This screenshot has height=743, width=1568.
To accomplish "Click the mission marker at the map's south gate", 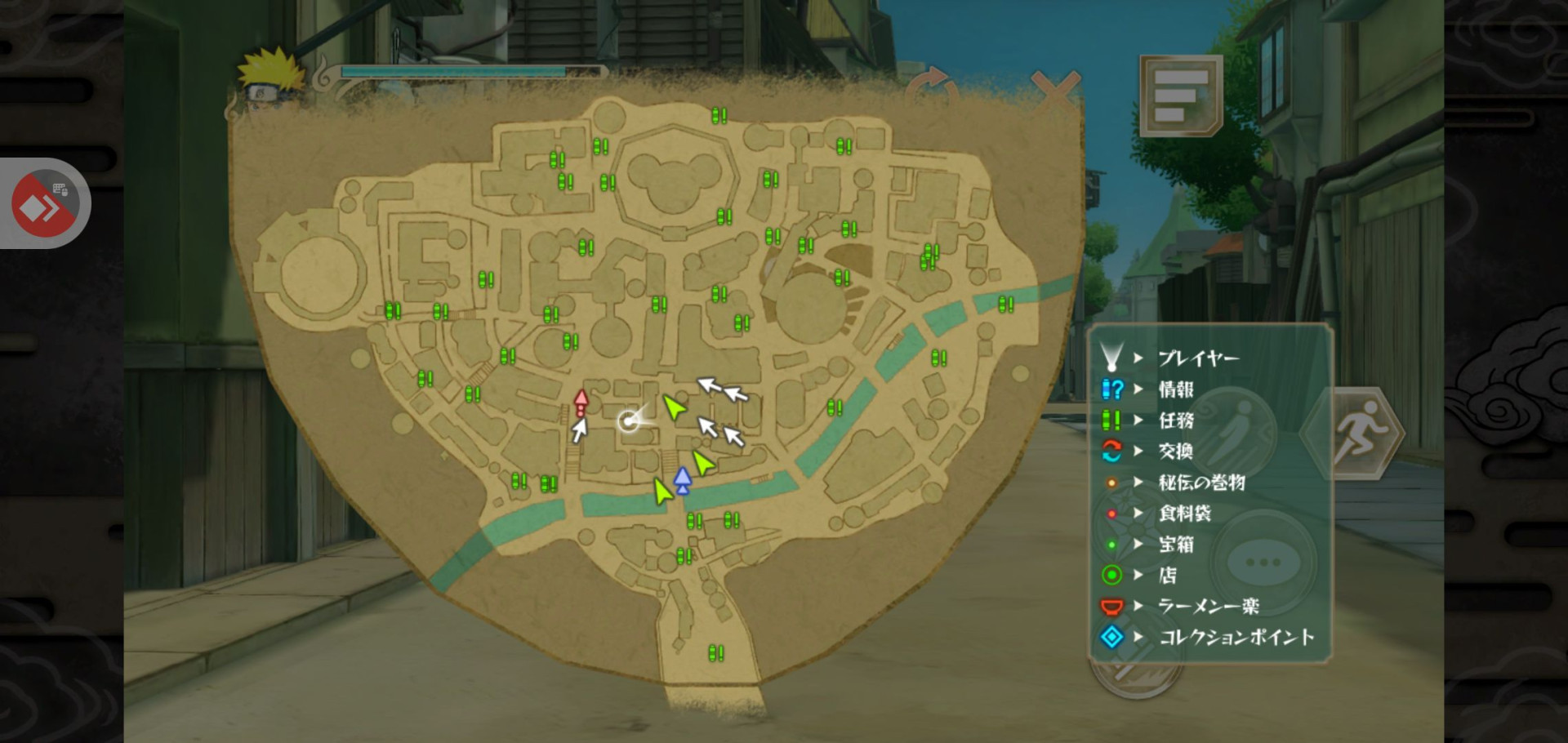I will pos(716,653).
